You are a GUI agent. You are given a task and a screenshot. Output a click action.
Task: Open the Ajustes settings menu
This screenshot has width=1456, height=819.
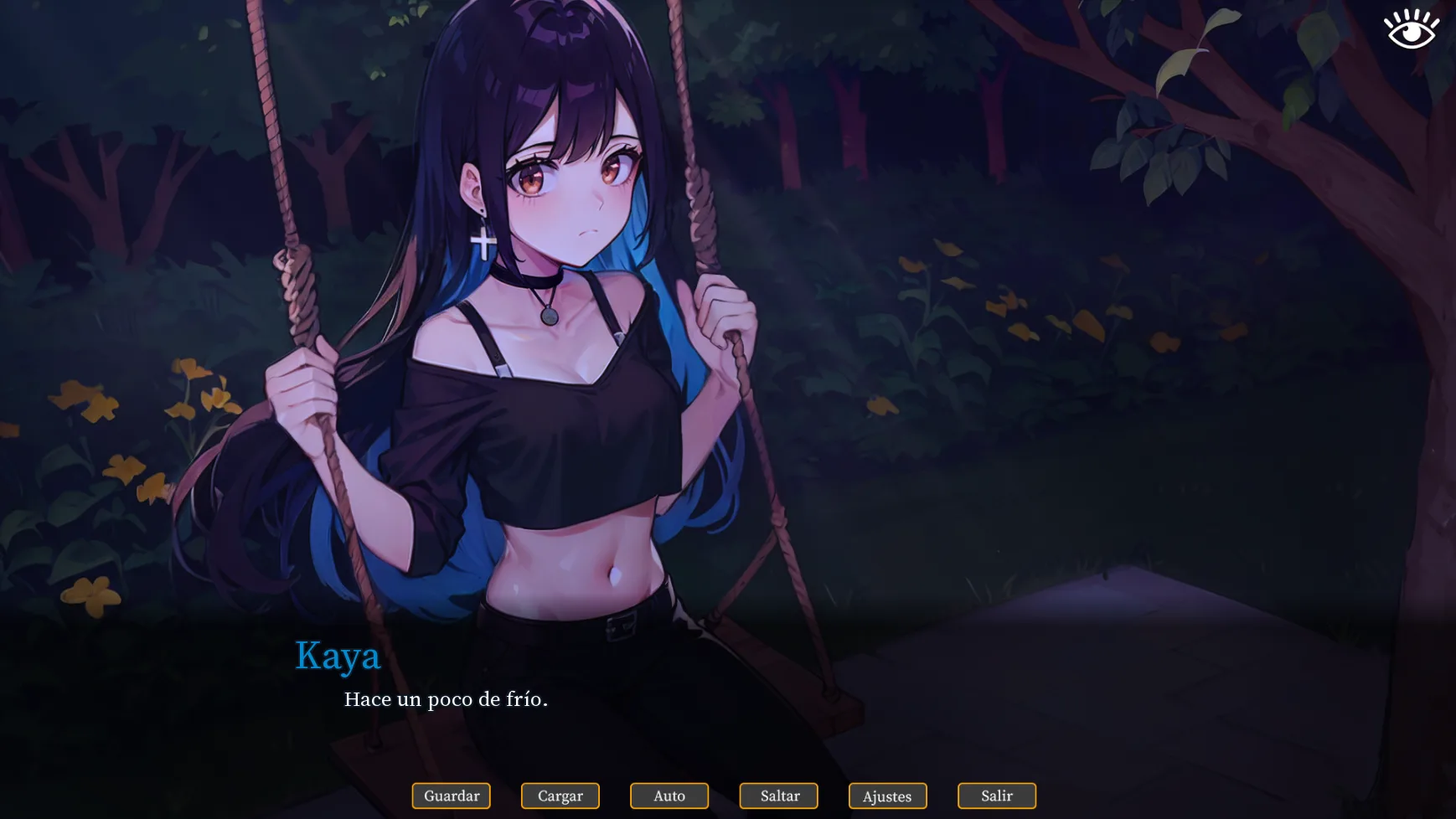coord(887,796)
